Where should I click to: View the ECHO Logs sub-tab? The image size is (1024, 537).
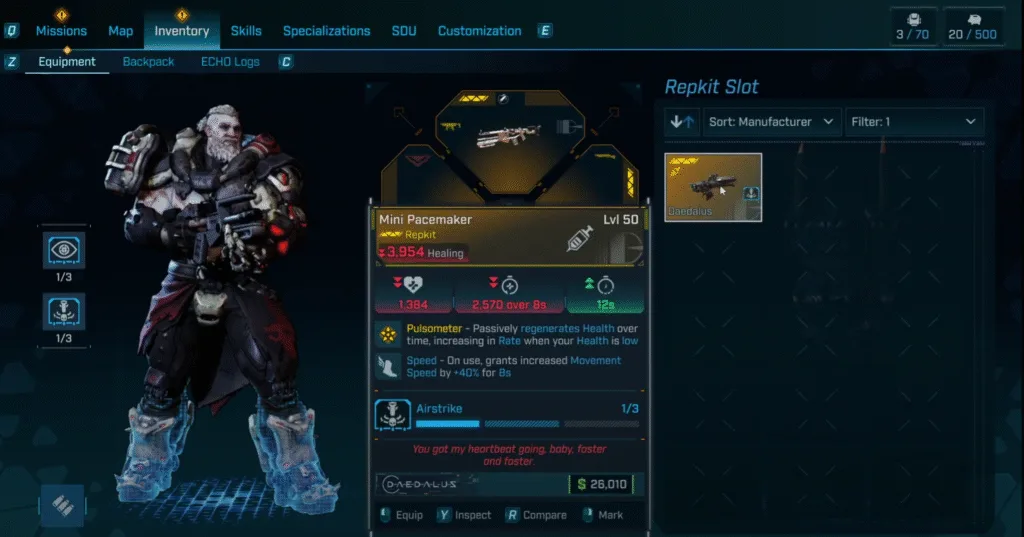[230, 62]
